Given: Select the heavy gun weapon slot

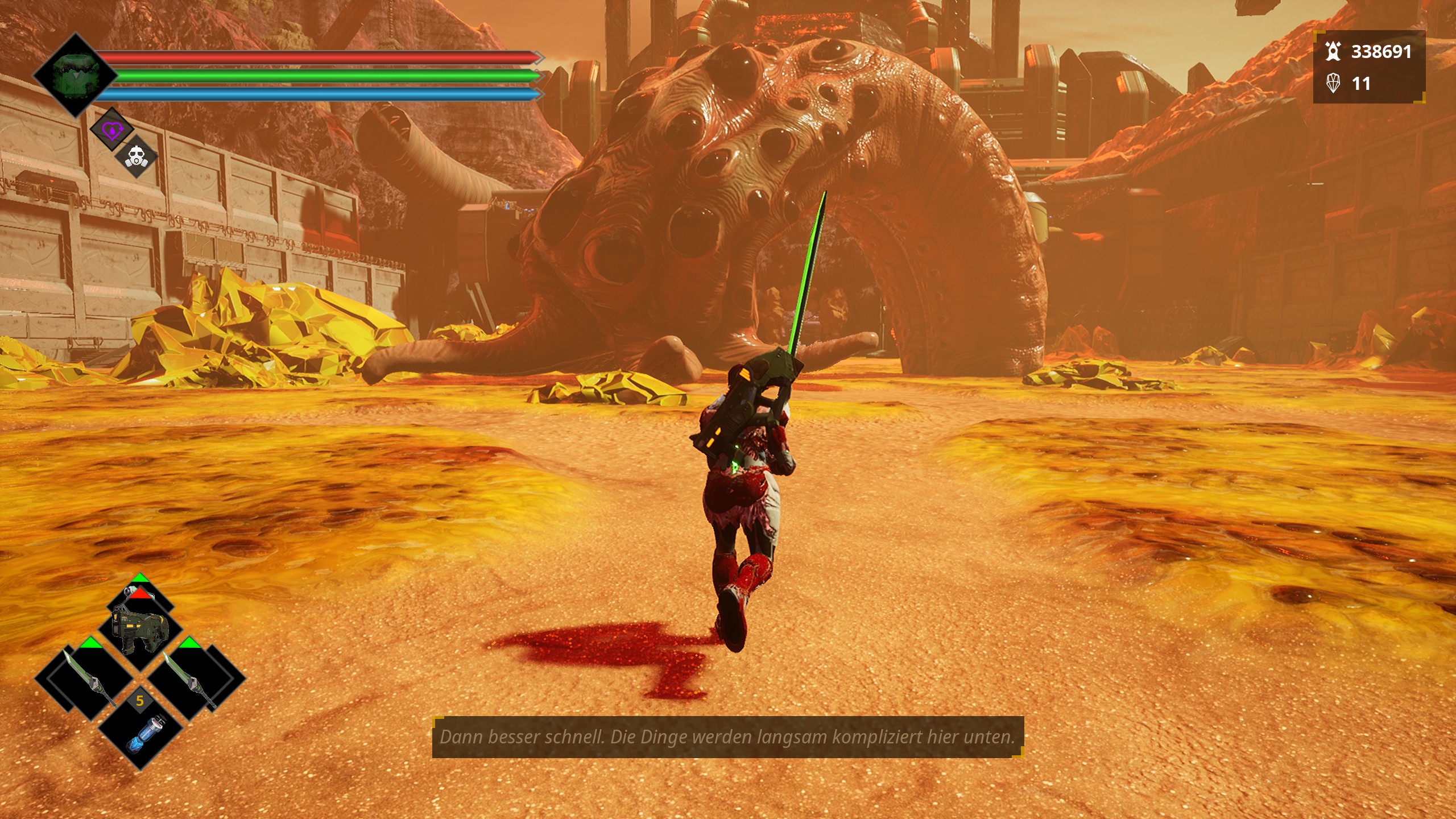Looking at the screenshot, I should 140,627.
